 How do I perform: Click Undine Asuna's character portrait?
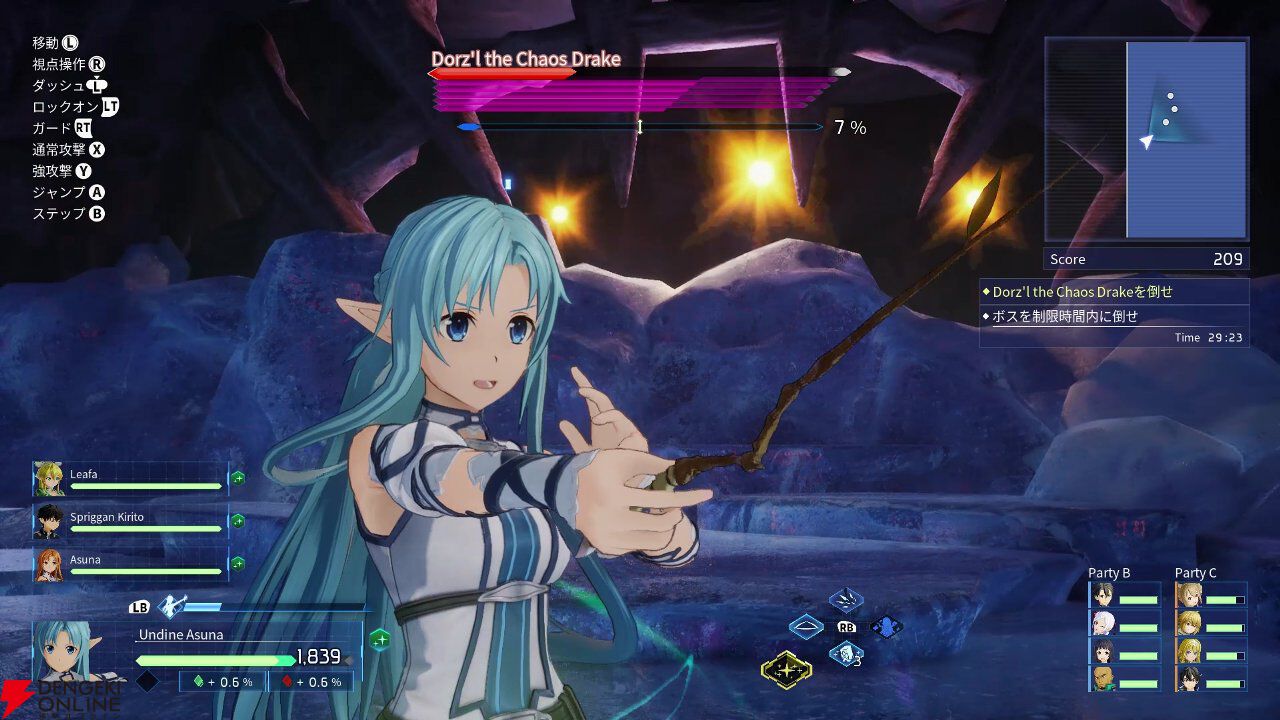(66, 652)
